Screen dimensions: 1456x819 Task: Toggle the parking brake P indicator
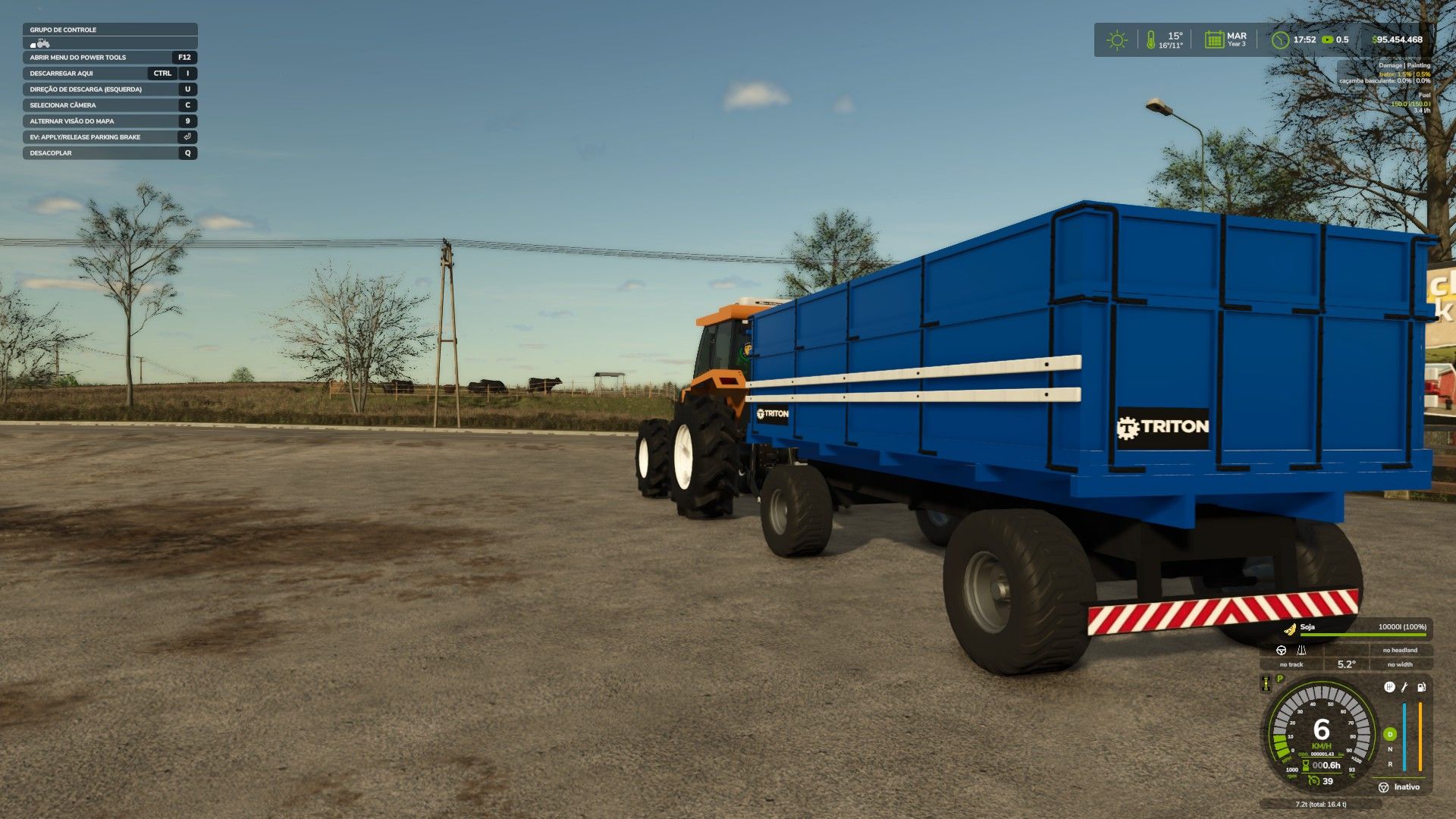point(1279,679)
